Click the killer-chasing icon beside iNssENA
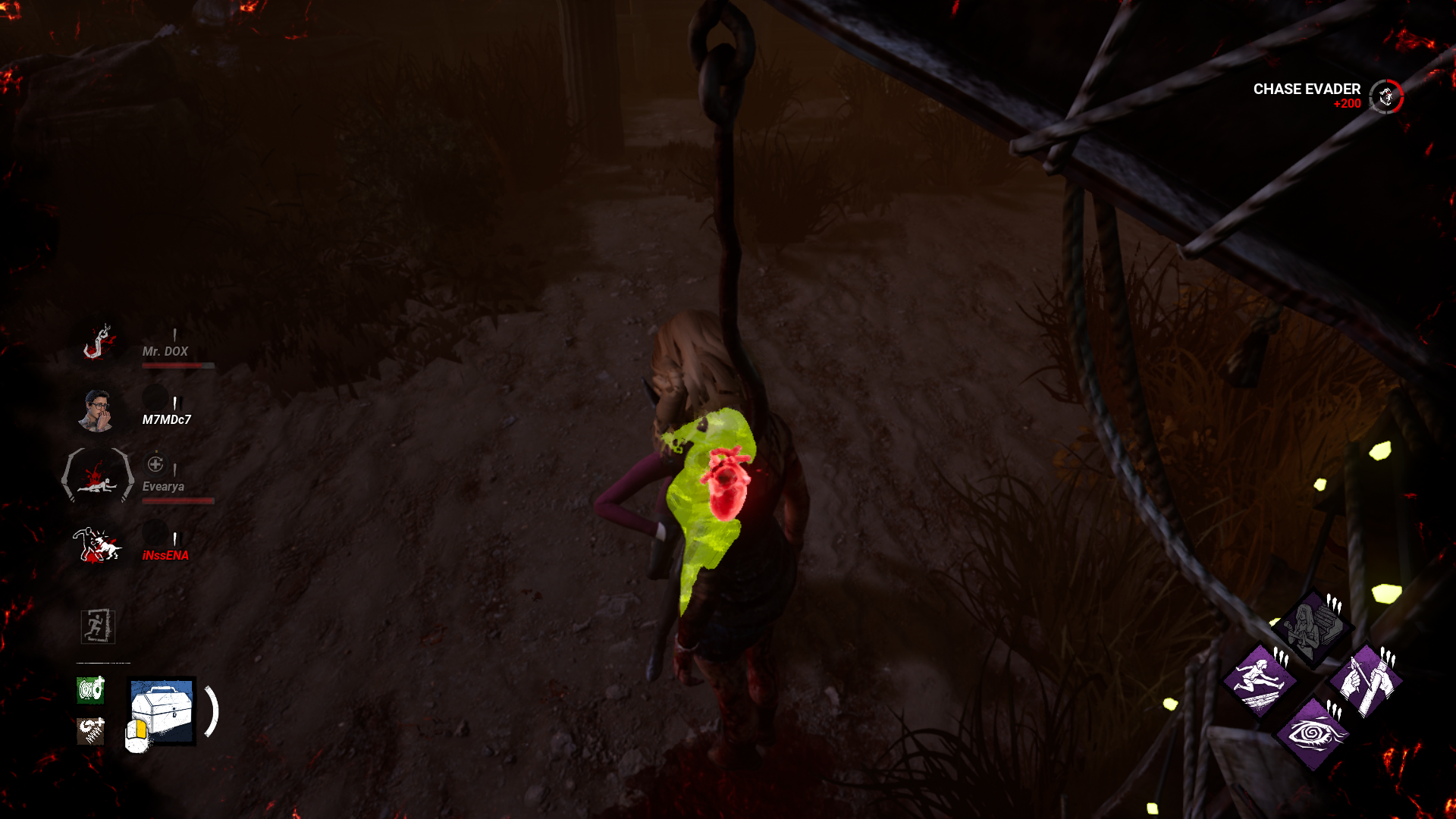Viewport: 1456px width, 819px height. point(96,543)
